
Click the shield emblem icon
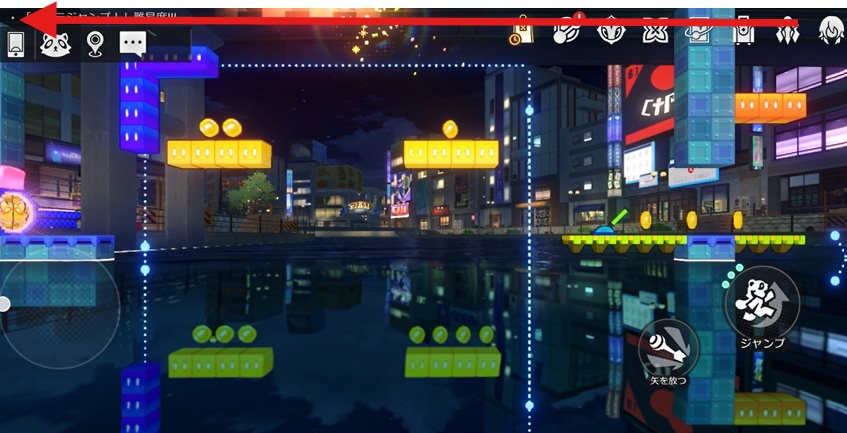pos(611,32)
